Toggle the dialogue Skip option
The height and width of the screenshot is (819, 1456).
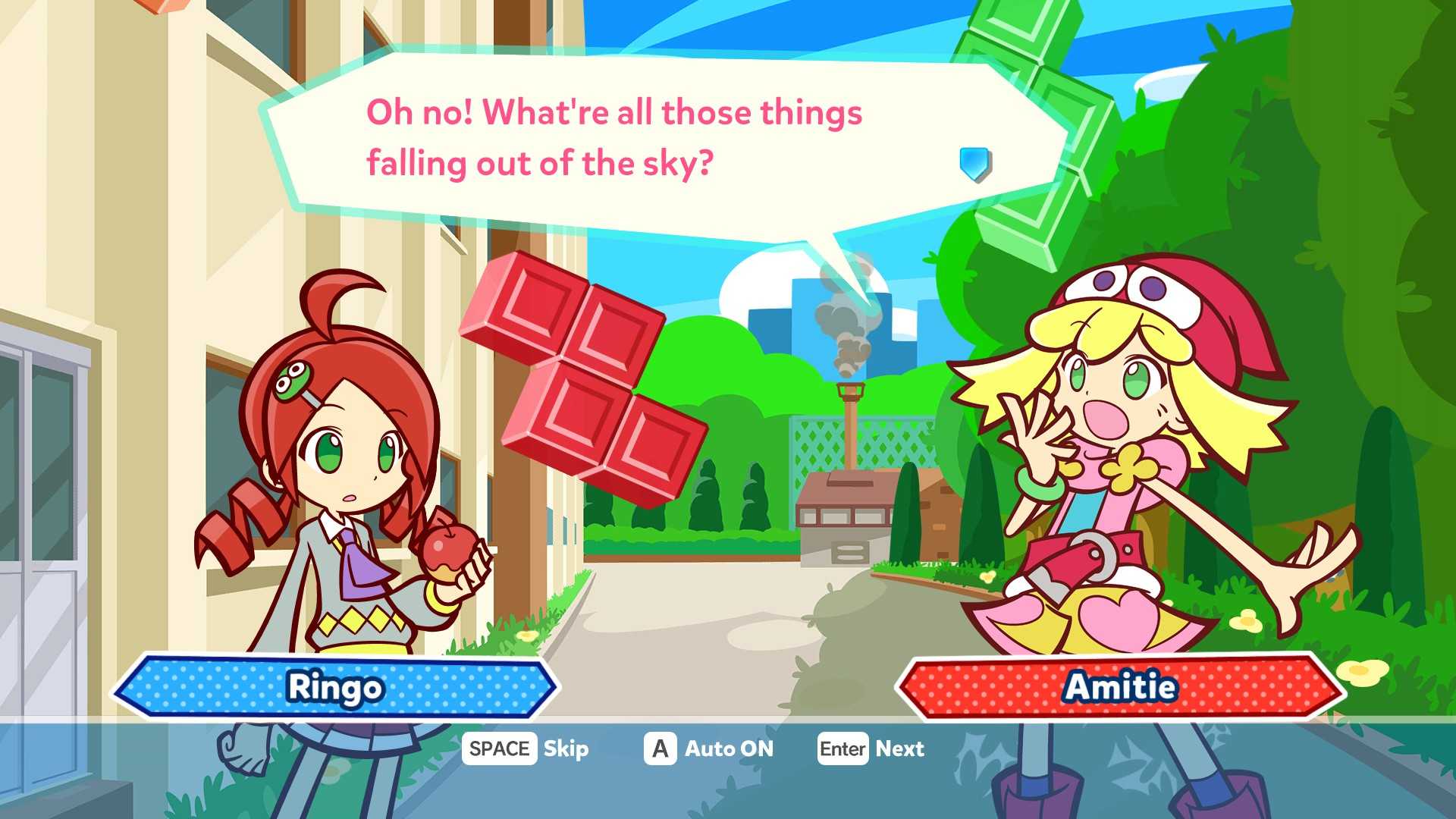(x=566, y=749)
